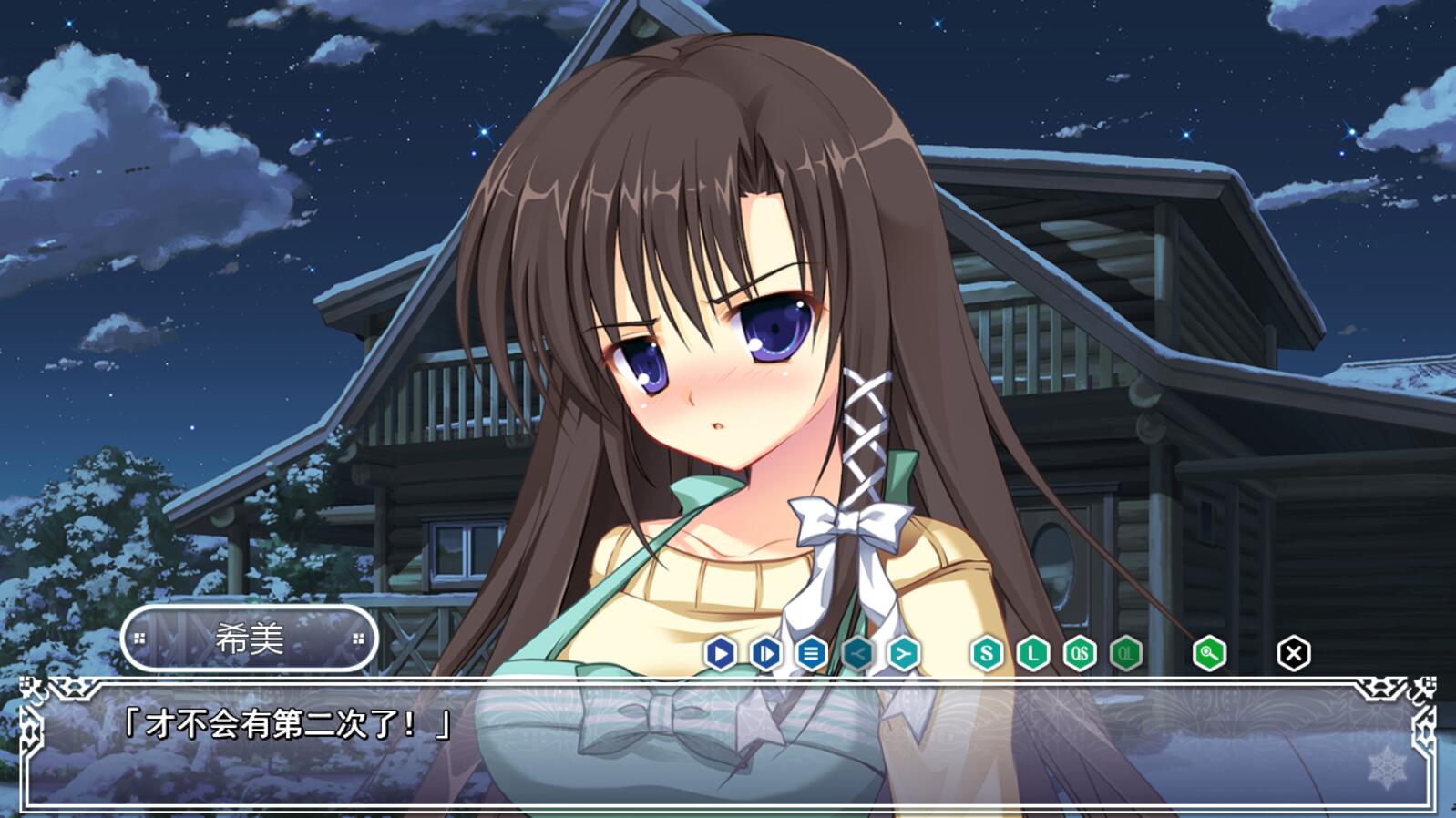This screenshot has height=818, width=1456.
Task: Jump to the next choice with the branch arrow
Action: [903, 653]
